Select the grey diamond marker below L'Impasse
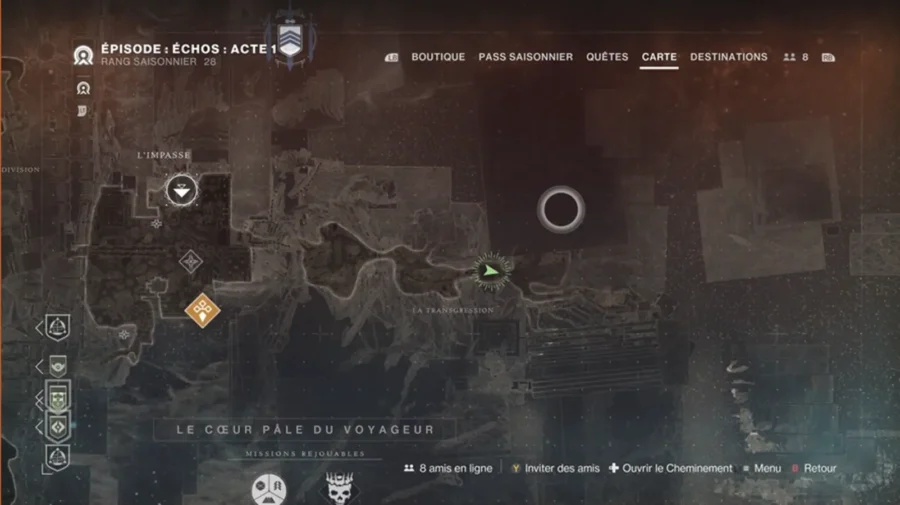900x505 pixels. [190, 262]
